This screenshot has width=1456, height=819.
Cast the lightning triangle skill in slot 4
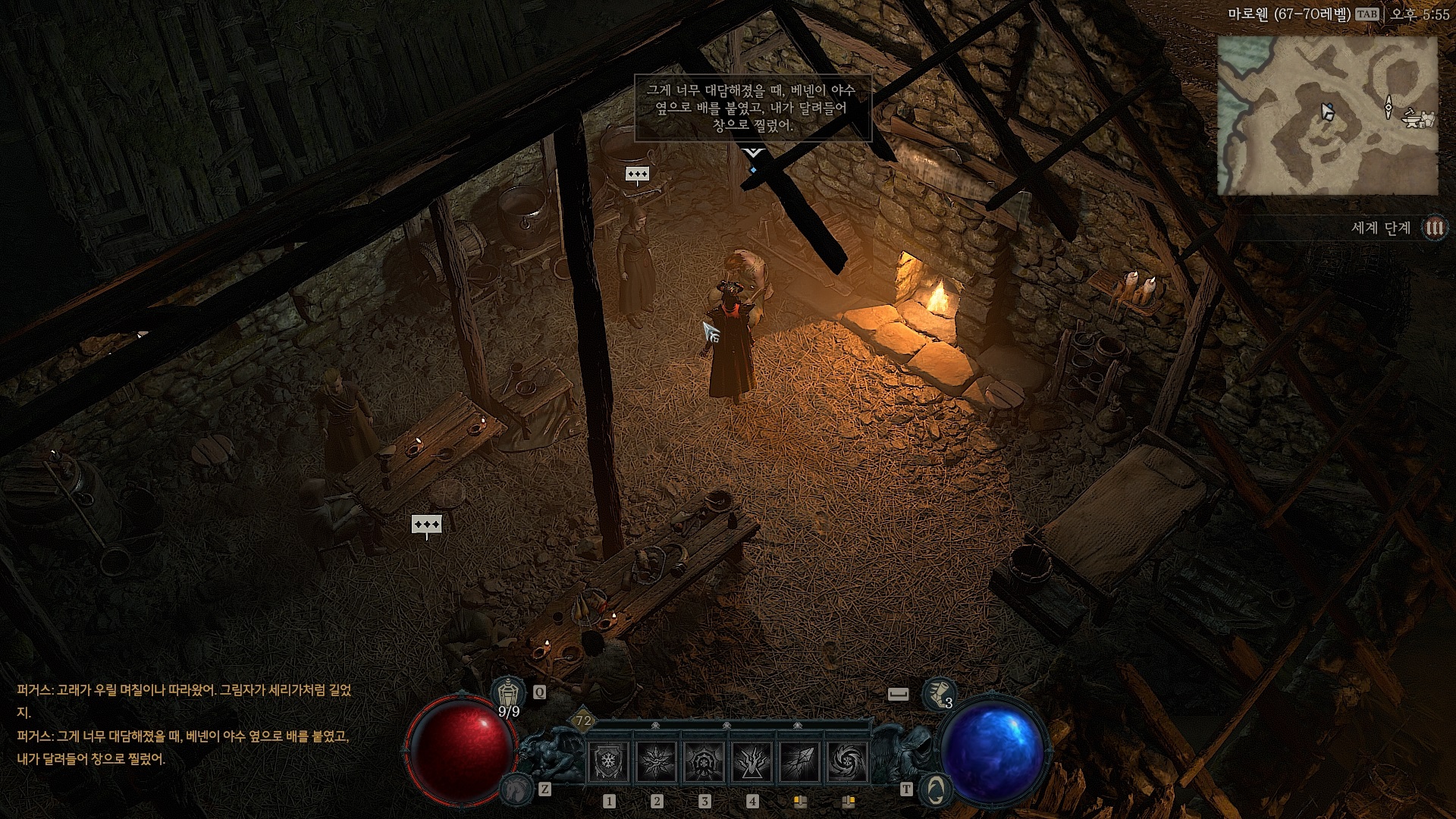[x=752, y=762]
